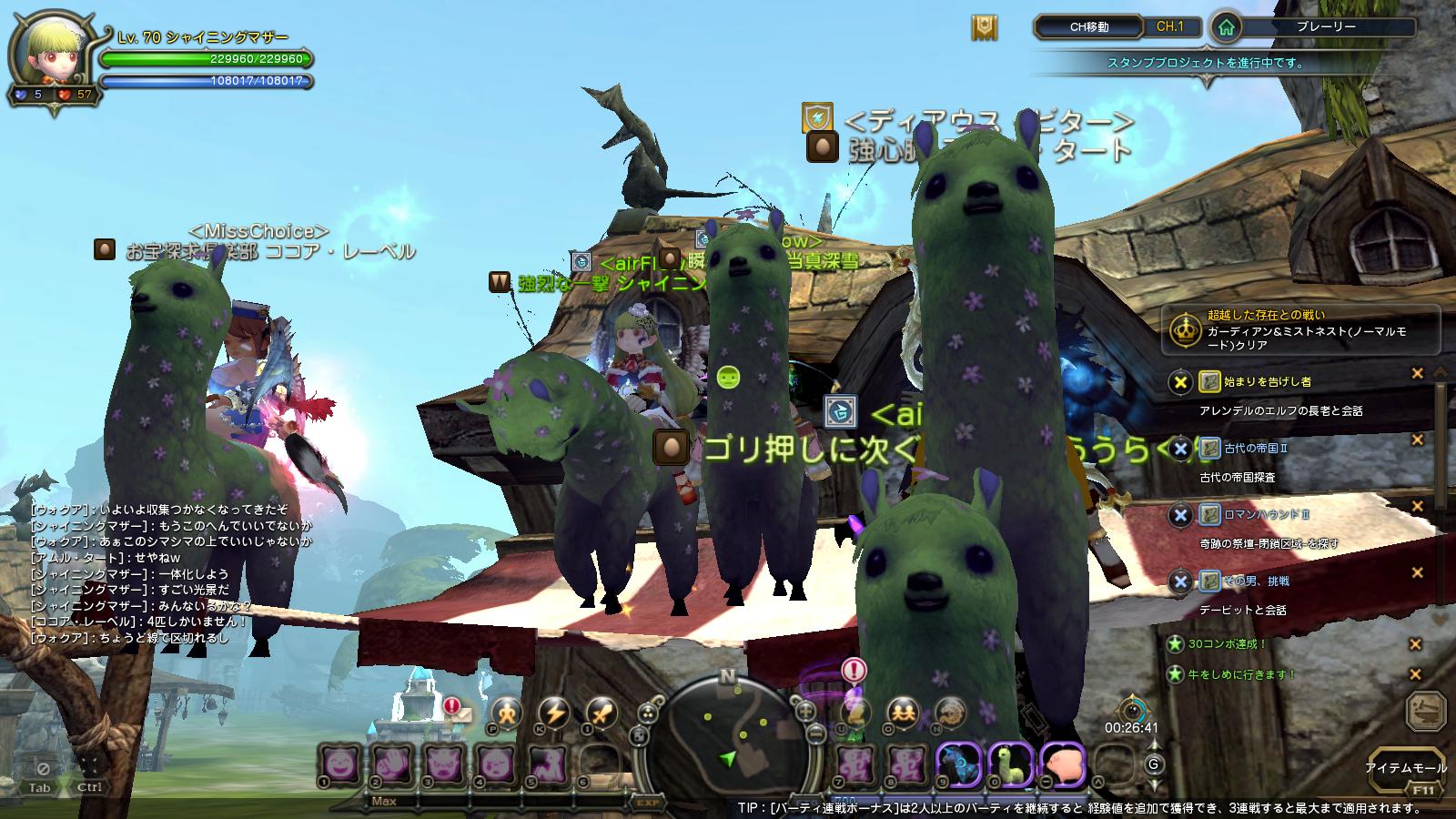The width and height of the screenshot is (1456, 819).
Task: Open the anvil crafting icon
Action: (x=1425, y=711)
